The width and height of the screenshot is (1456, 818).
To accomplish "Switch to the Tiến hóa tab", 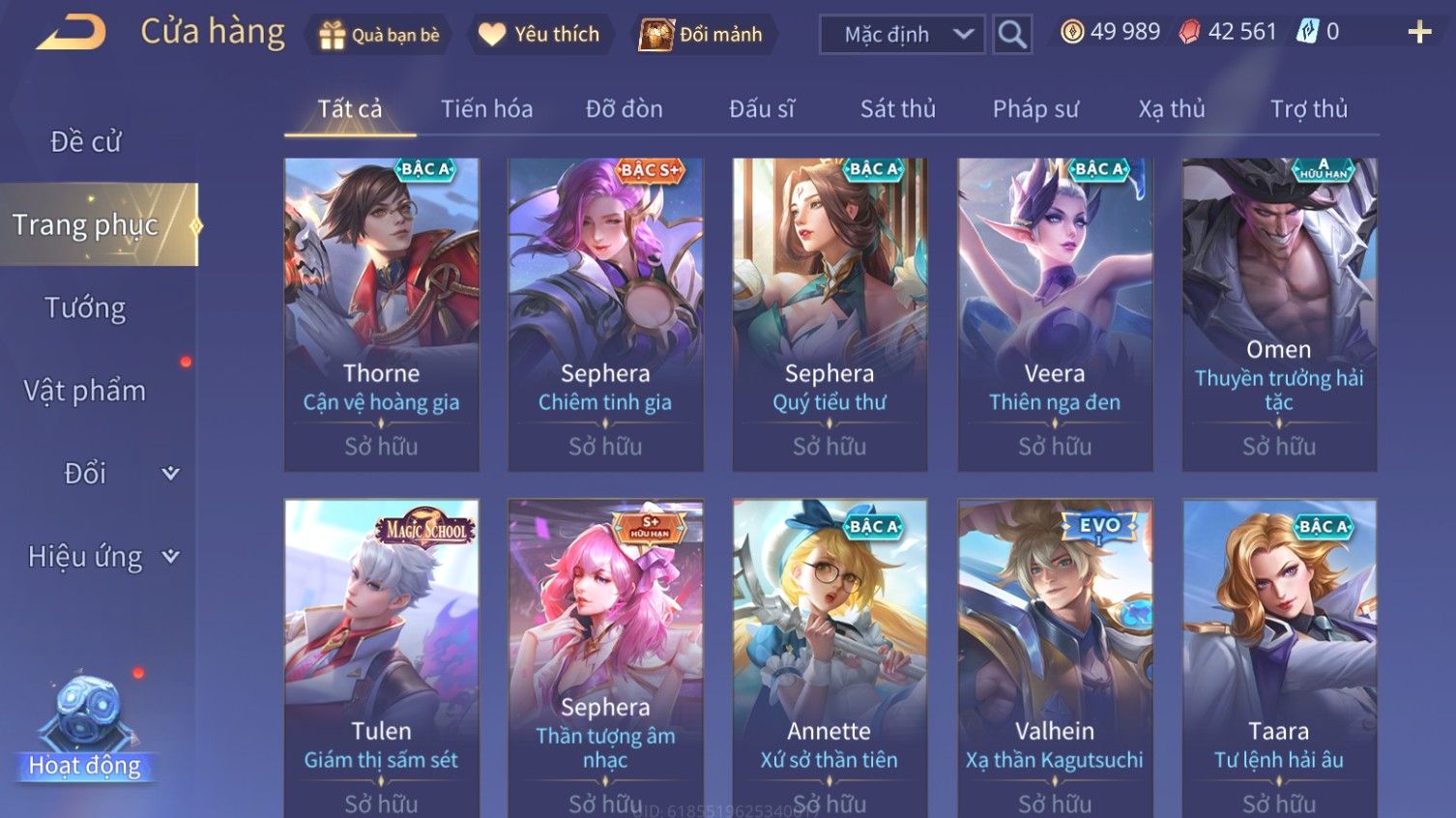I will 486,109.
